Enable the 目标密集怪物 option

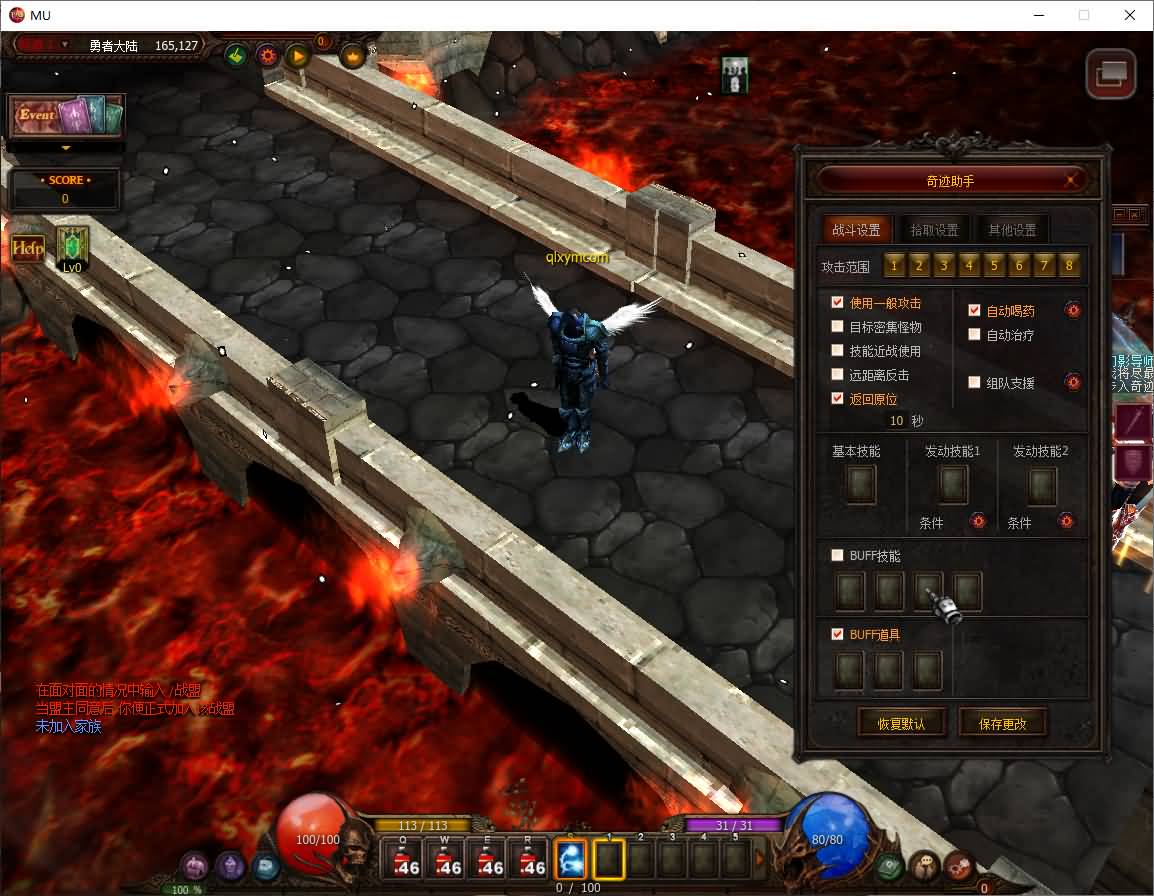click(838, 326)
